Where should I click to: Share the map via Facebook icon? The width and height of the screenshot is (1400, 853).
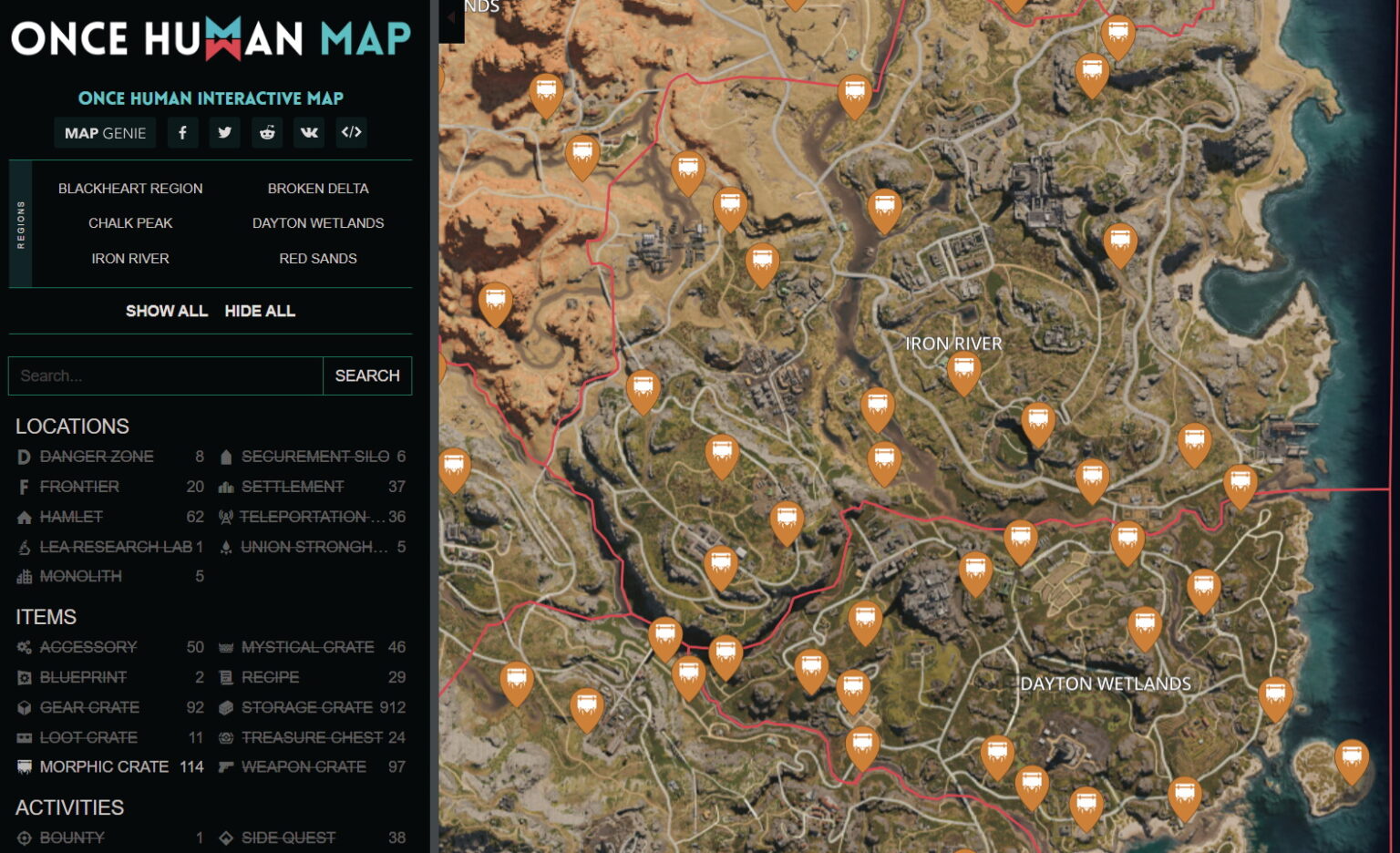pyautogui.click(x=182, y=133)
